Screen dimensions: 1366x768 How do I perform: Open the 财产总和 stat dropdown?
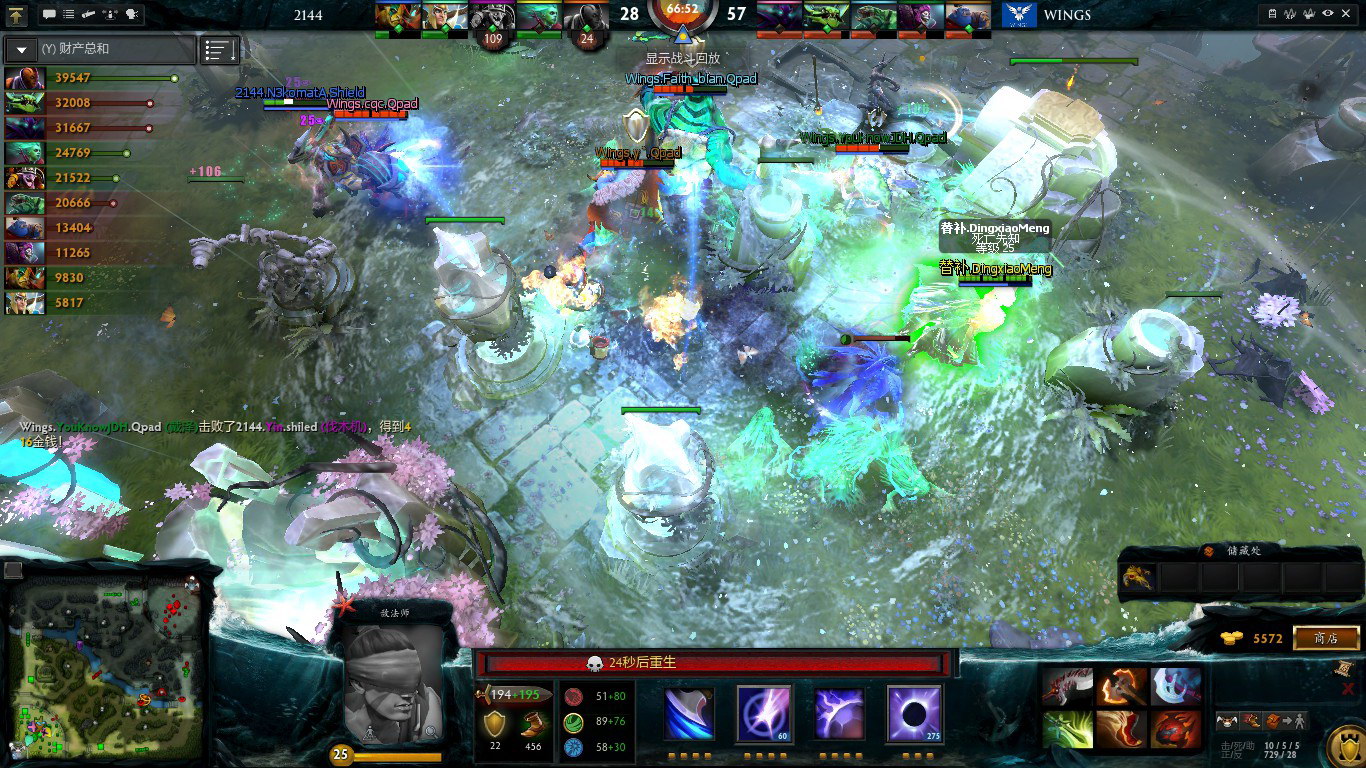point(98,49)
